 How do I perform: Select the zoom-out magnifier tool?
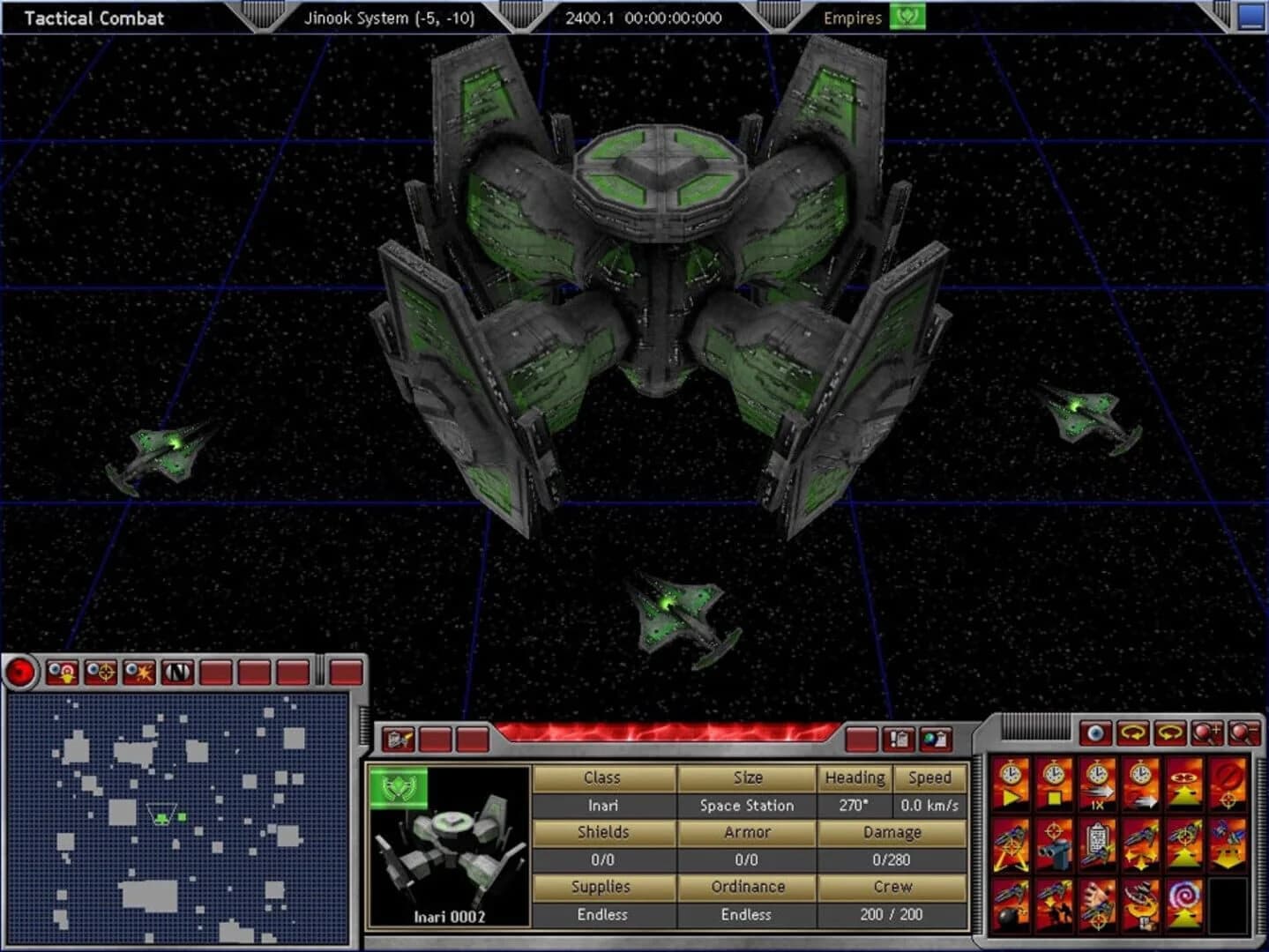1243,732
